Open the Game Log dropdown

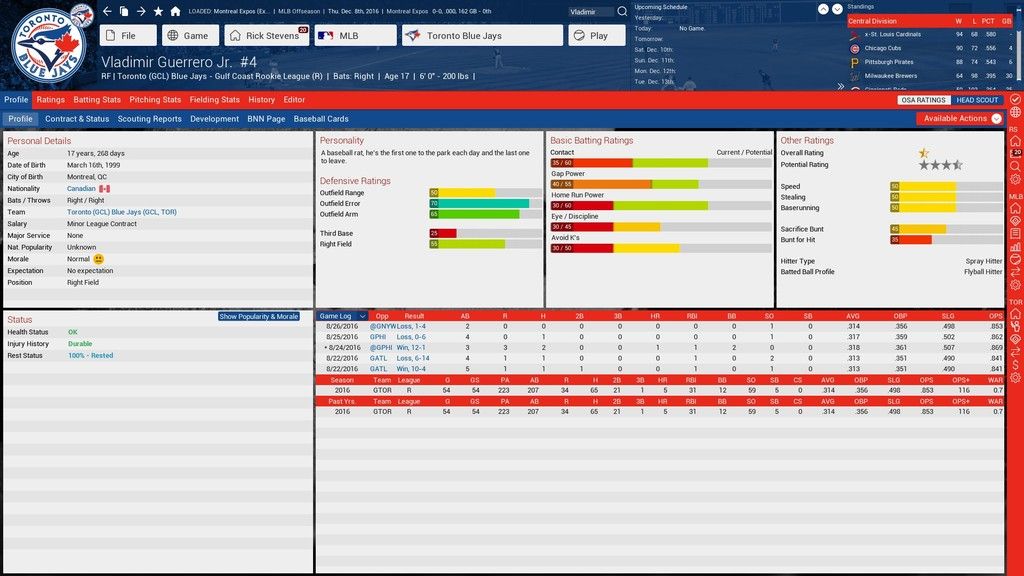tap(342, 316)
